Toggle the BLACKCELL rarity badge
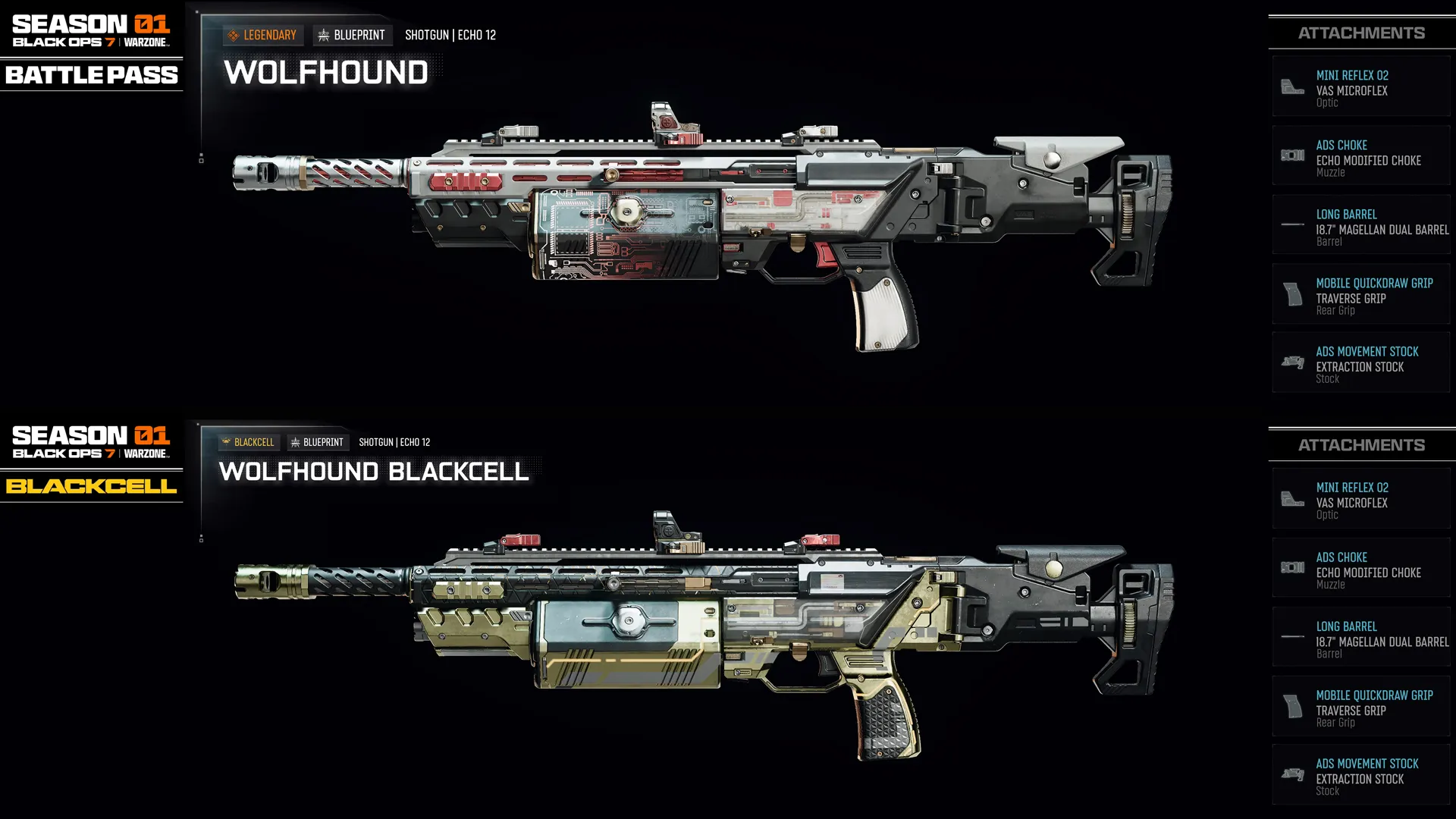 click(x=249, y=441)
